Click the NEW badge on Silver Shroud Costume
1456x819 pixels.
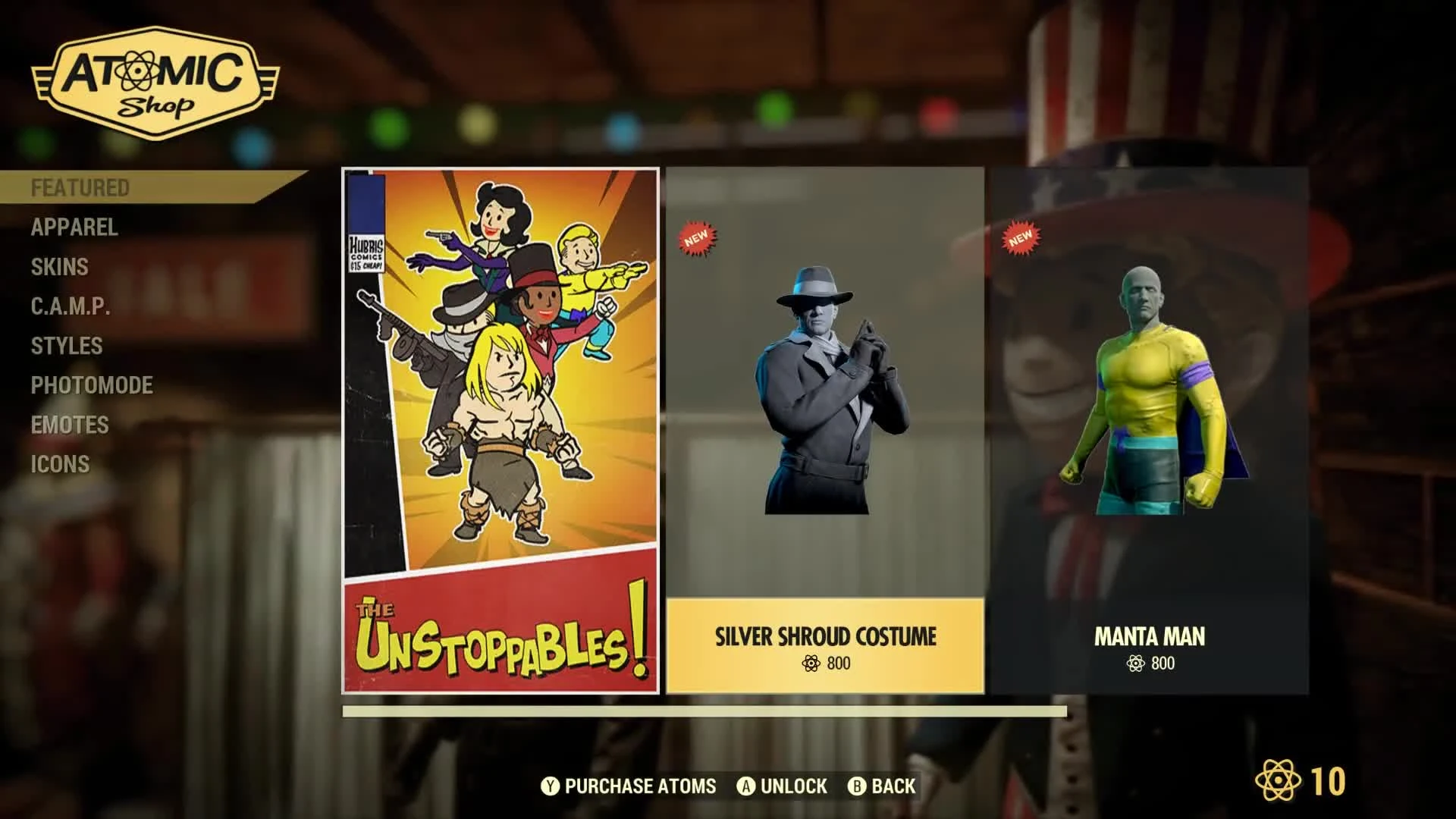(697, 238)
